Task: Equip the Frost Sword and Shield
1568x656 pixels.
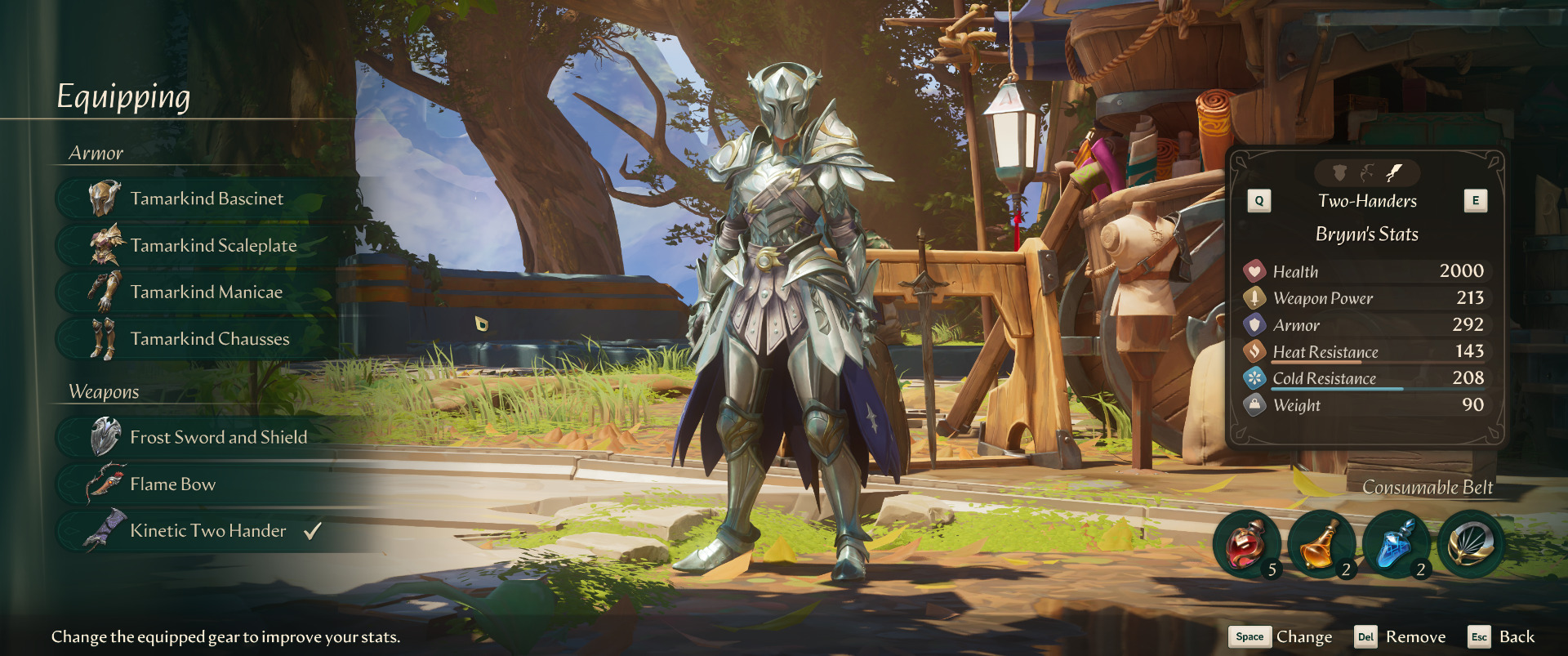Action: coord(218,437)
